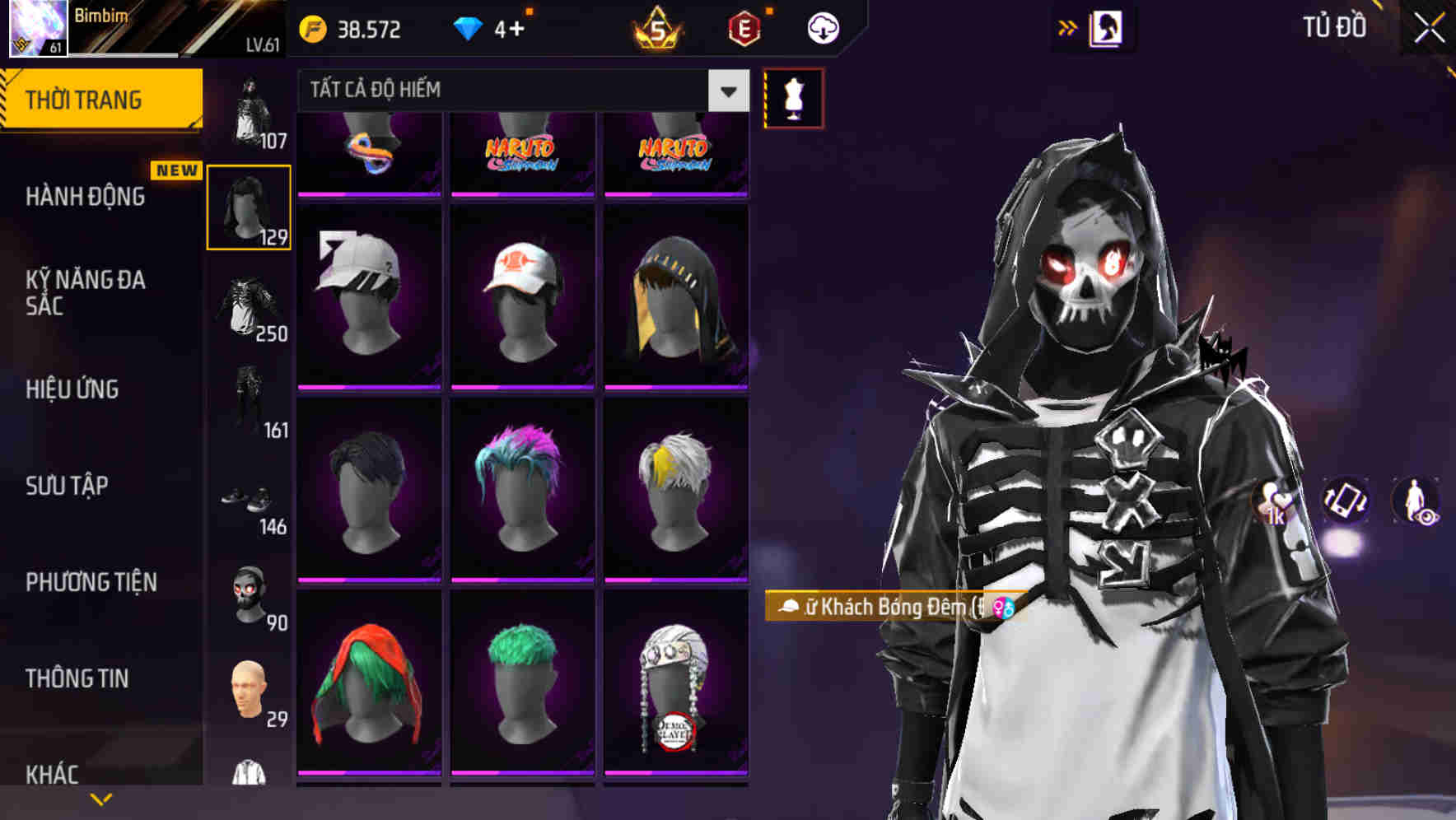The image size is (1456, 820).
Task: Open the SƯU TẬP menu item
Action: point(66,486)
